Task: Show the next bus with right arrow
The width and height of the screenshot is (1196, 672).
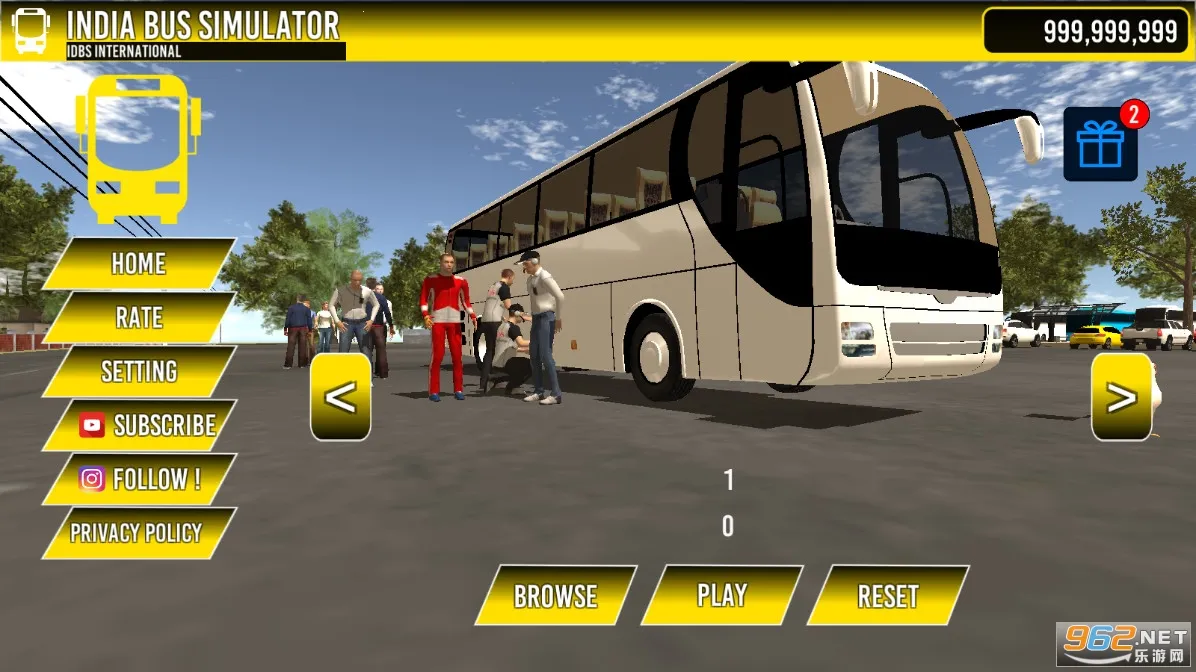Action: [1121, 397]
